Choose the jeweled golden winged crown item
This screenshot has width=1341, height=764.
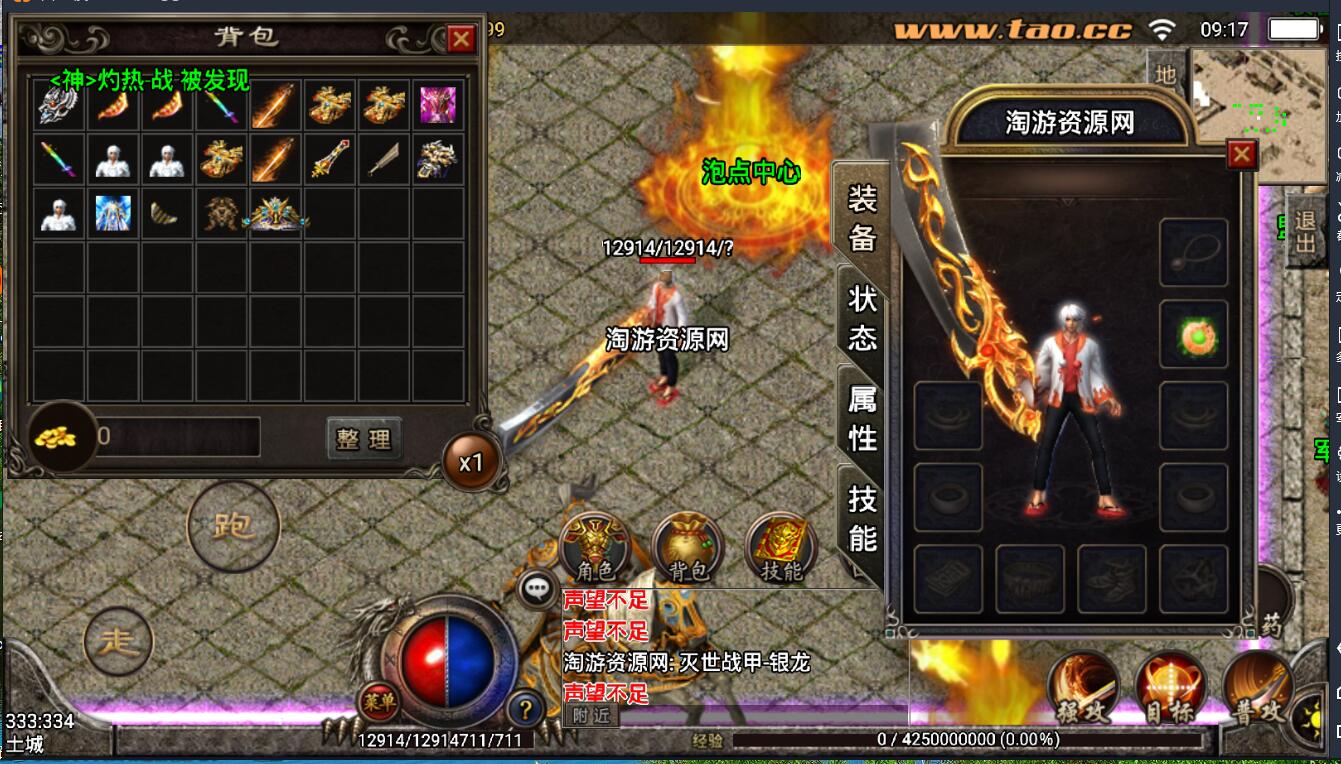[276, 213]
